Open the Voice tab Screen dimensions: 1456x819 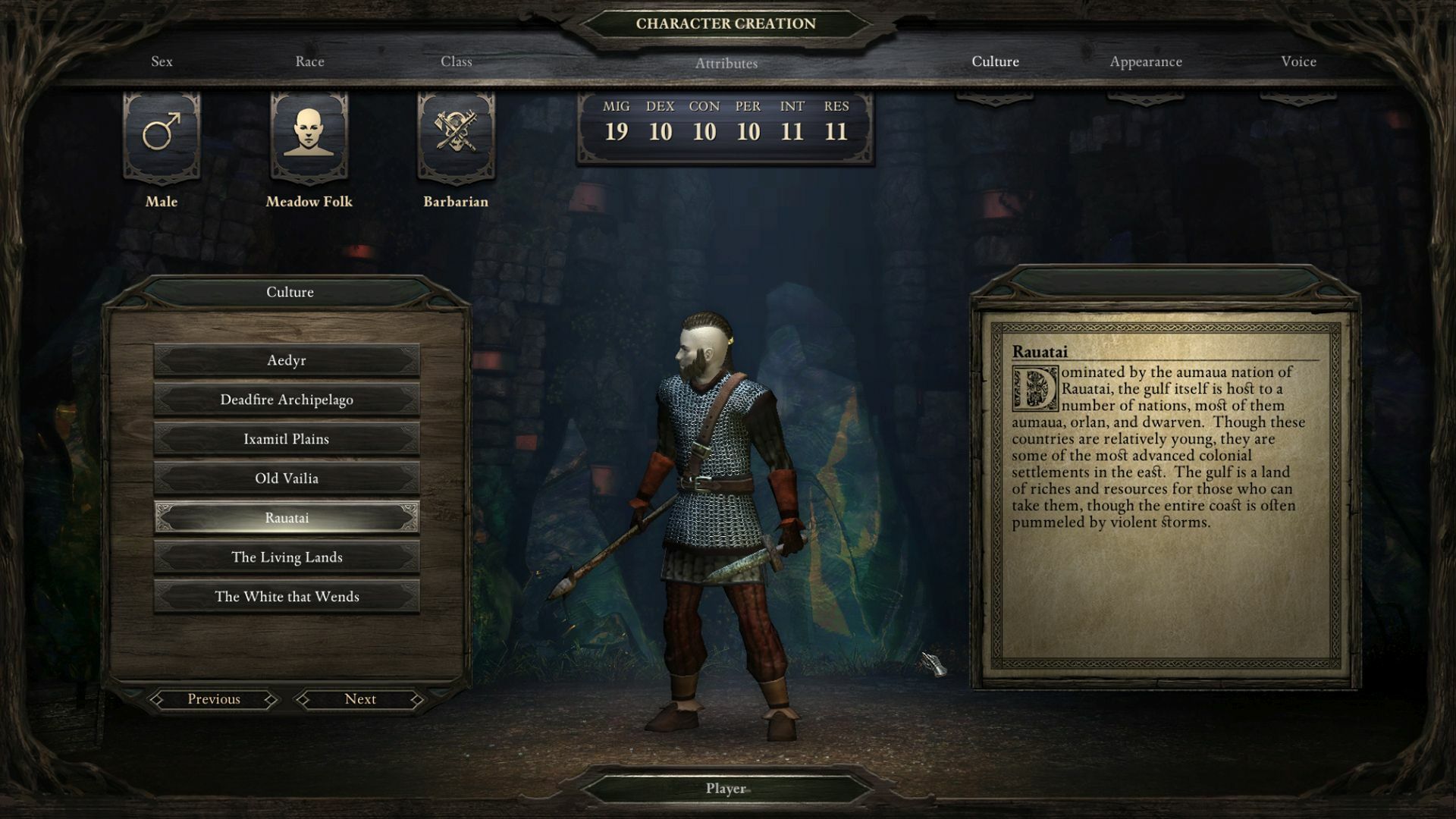[1298, 61]
